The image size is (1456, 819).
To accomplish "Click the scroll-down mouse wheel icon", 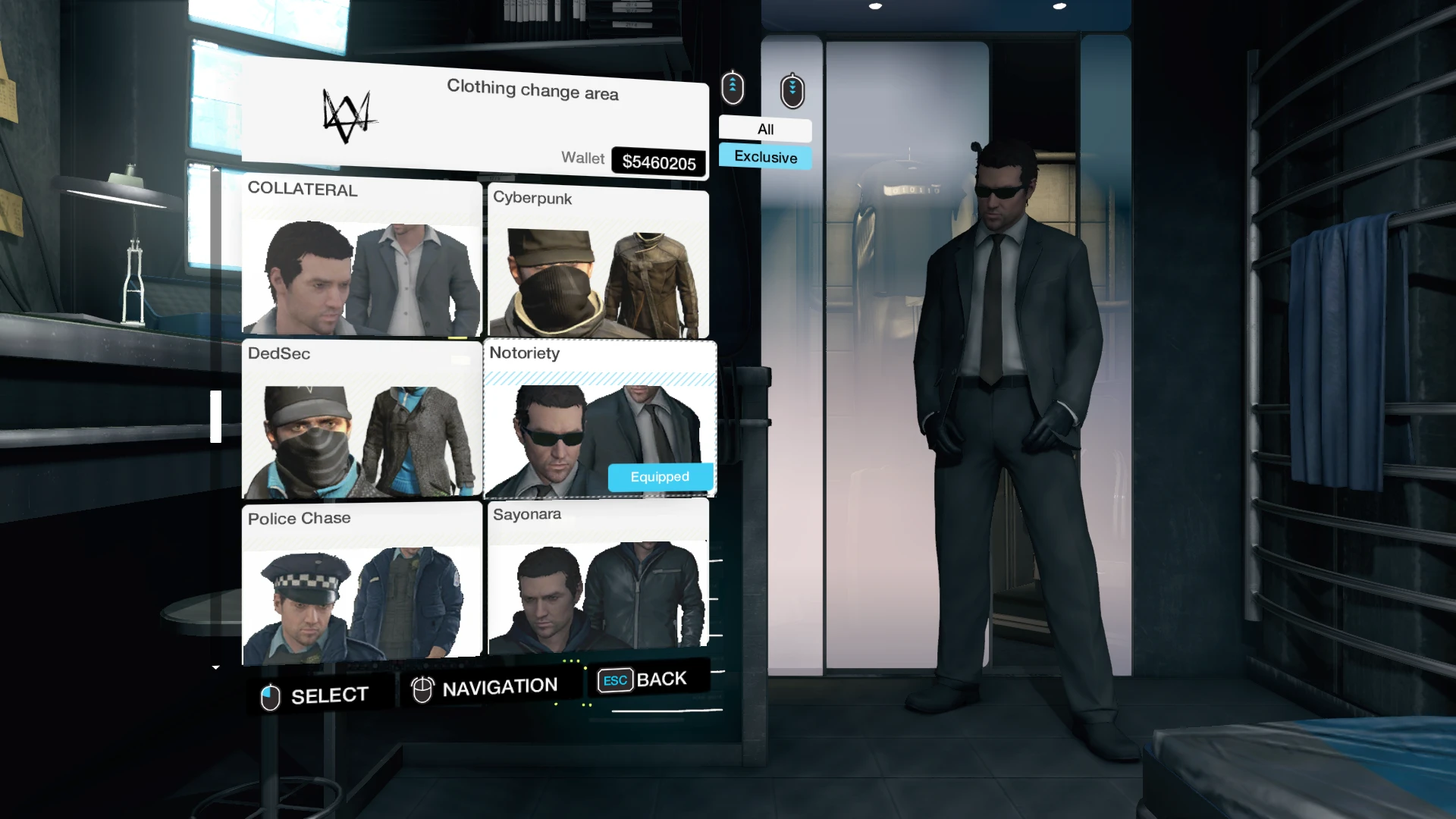I will (792, 89).
